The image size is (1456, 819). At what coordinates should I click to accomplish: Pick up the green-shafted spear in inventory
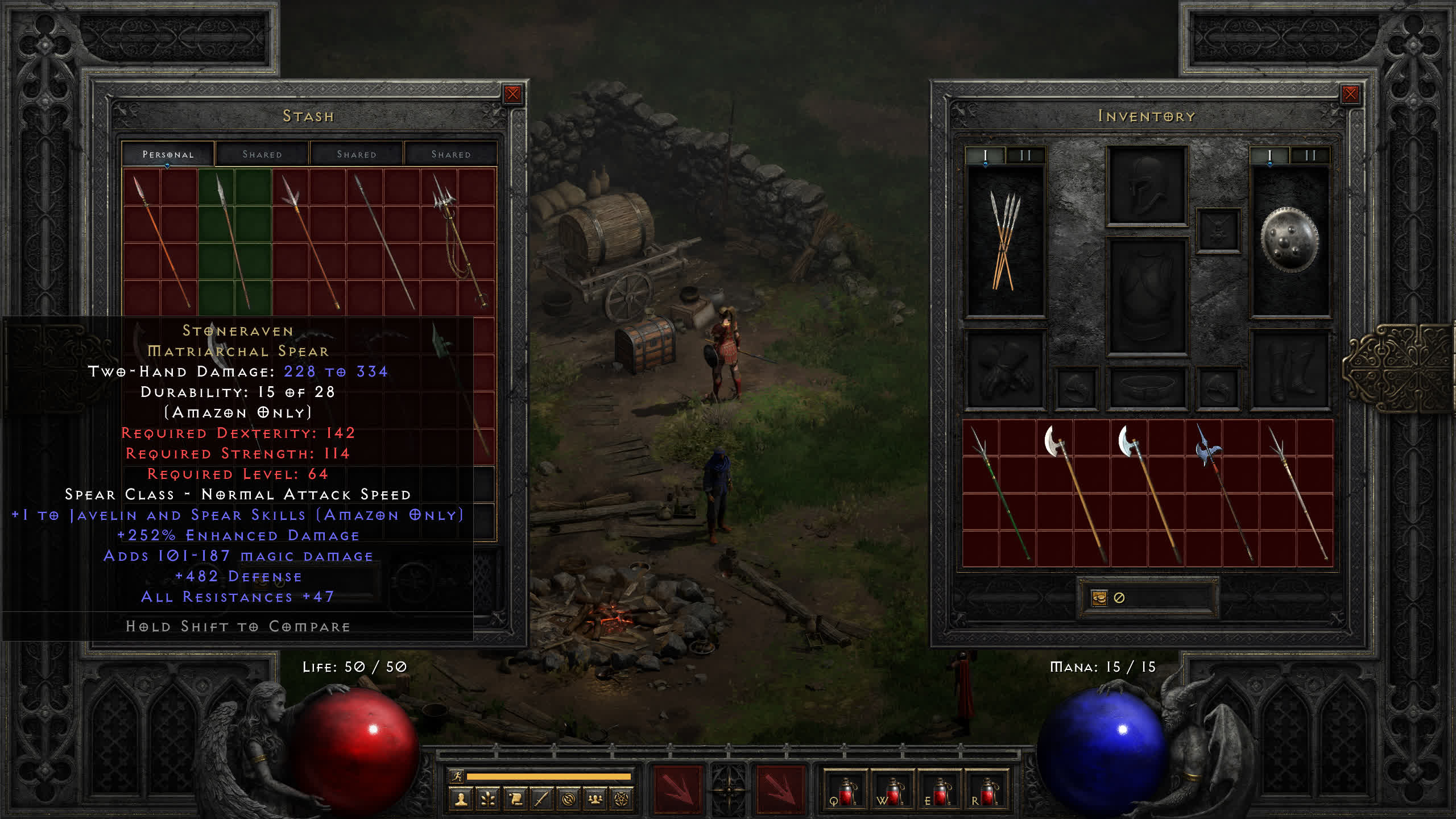point(999,492)
